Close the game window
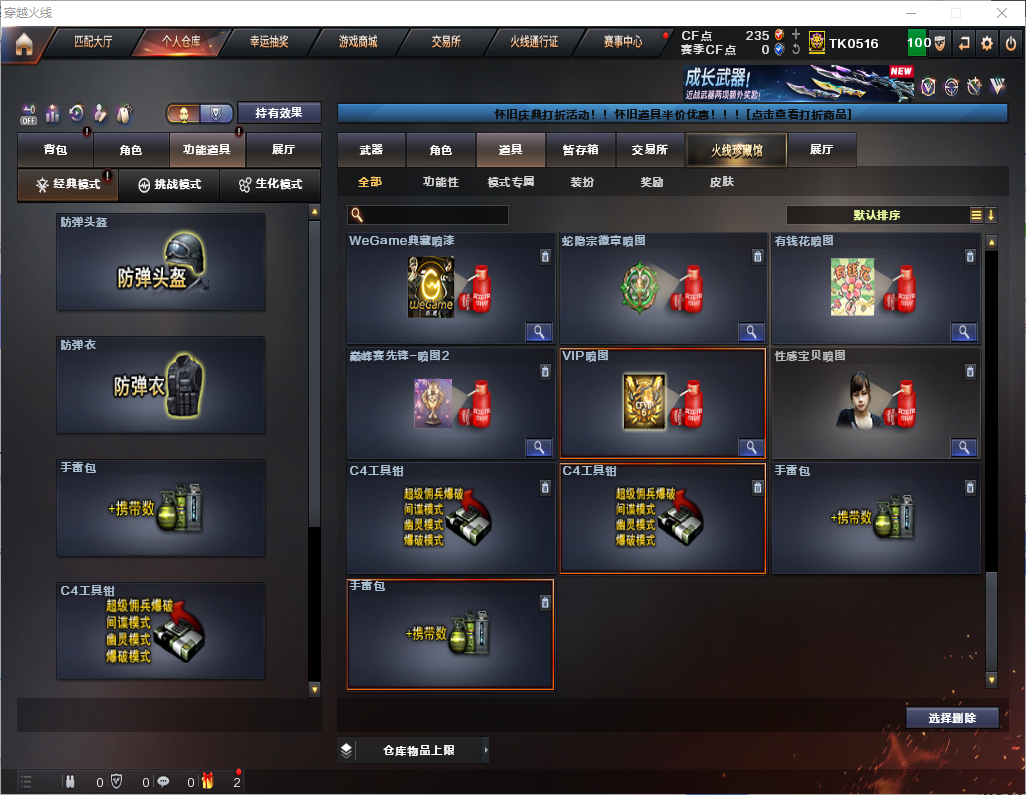 pos(1002,13)
